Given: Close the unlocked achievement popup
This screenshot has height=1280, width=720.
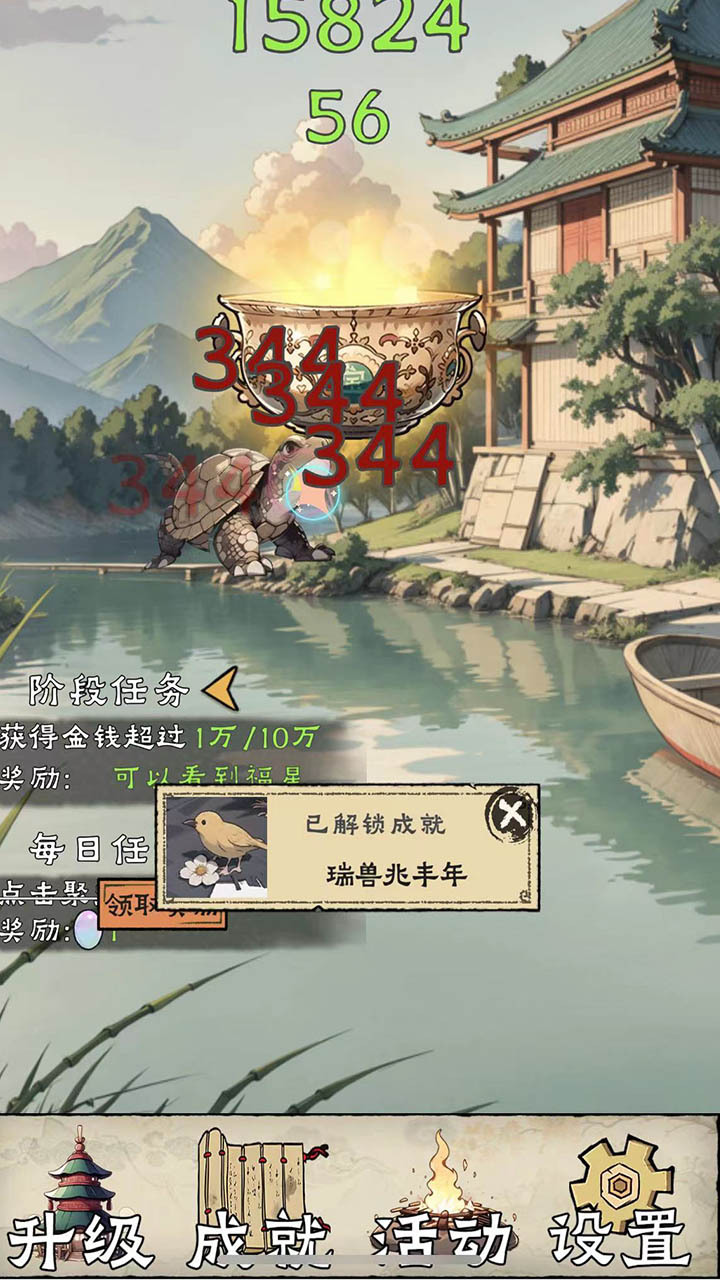Looking at the screenshot, I should (x=511, y=814).
